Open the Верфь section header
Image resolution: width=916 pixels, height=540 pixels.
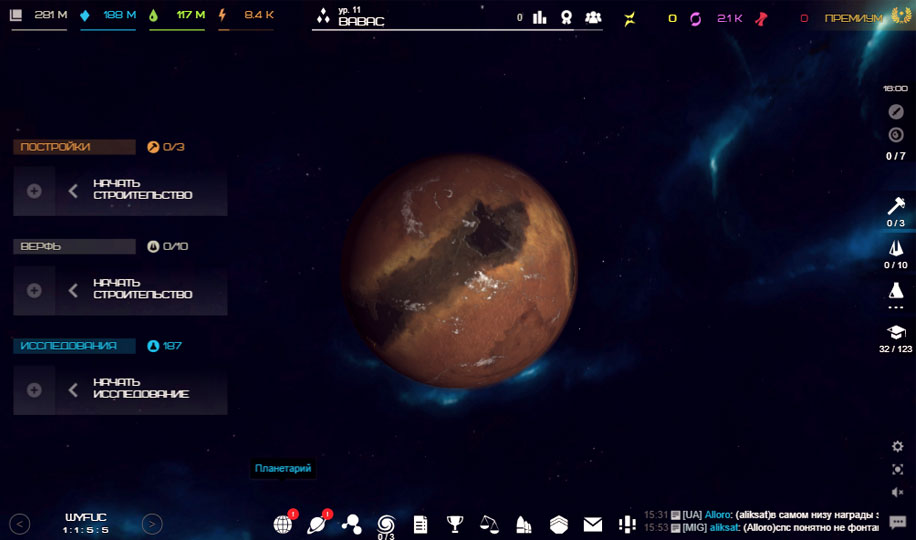tap(74, 246)
